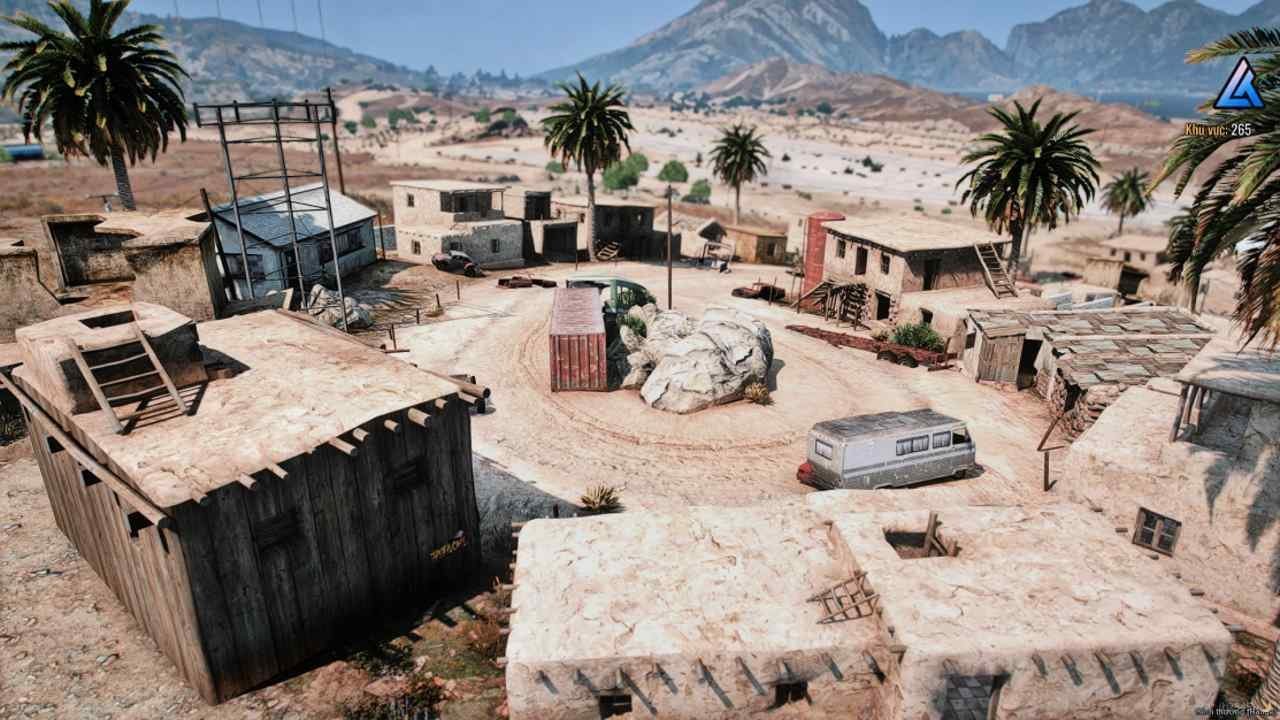This screenshot has width=1280, height=720.
Task: Select the Khu vực 265 zone indicator
Action: 1219,127
